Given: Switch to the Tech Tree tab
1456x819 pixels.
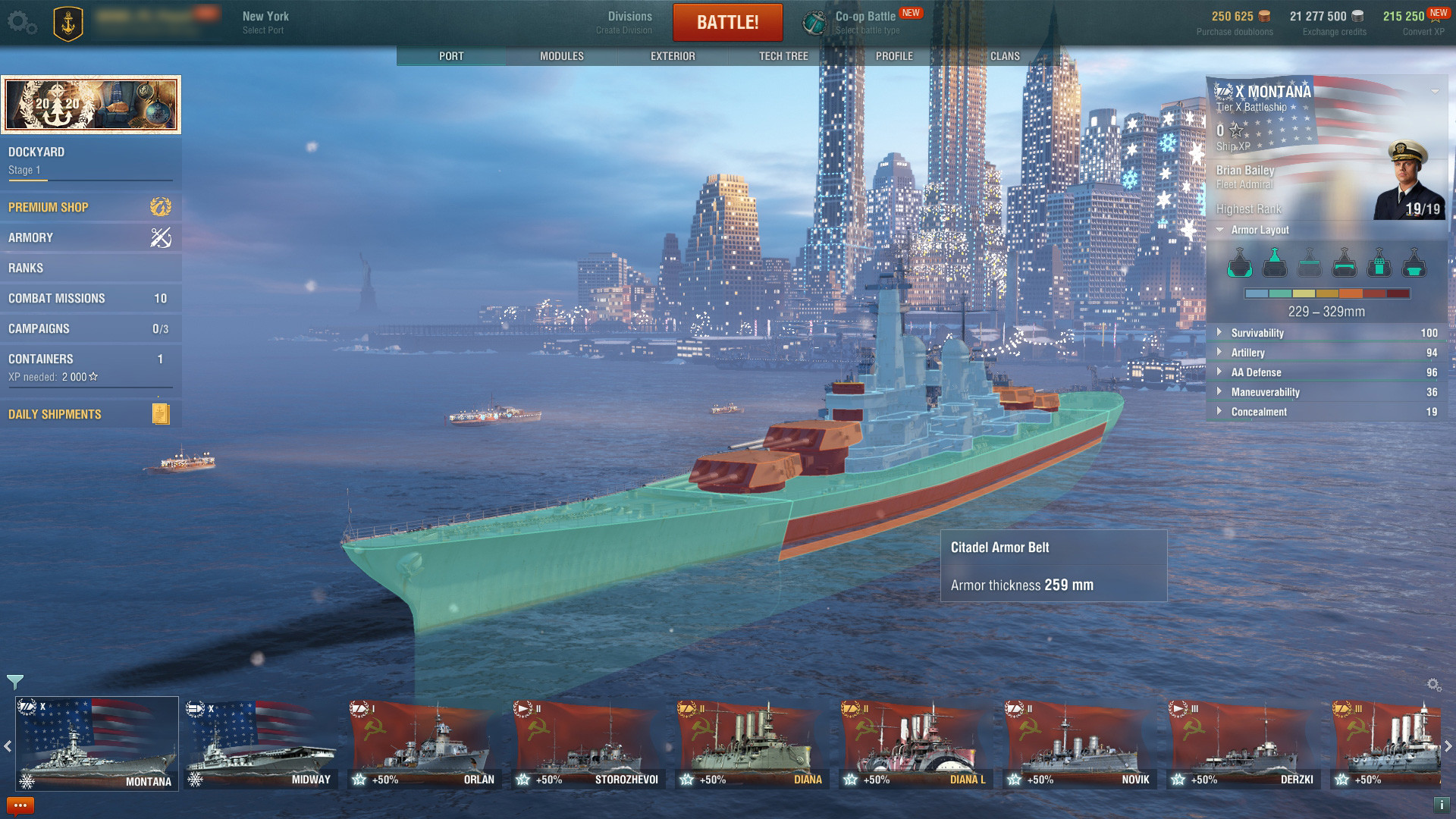Looking at the screenshot, I should [783, 55].
